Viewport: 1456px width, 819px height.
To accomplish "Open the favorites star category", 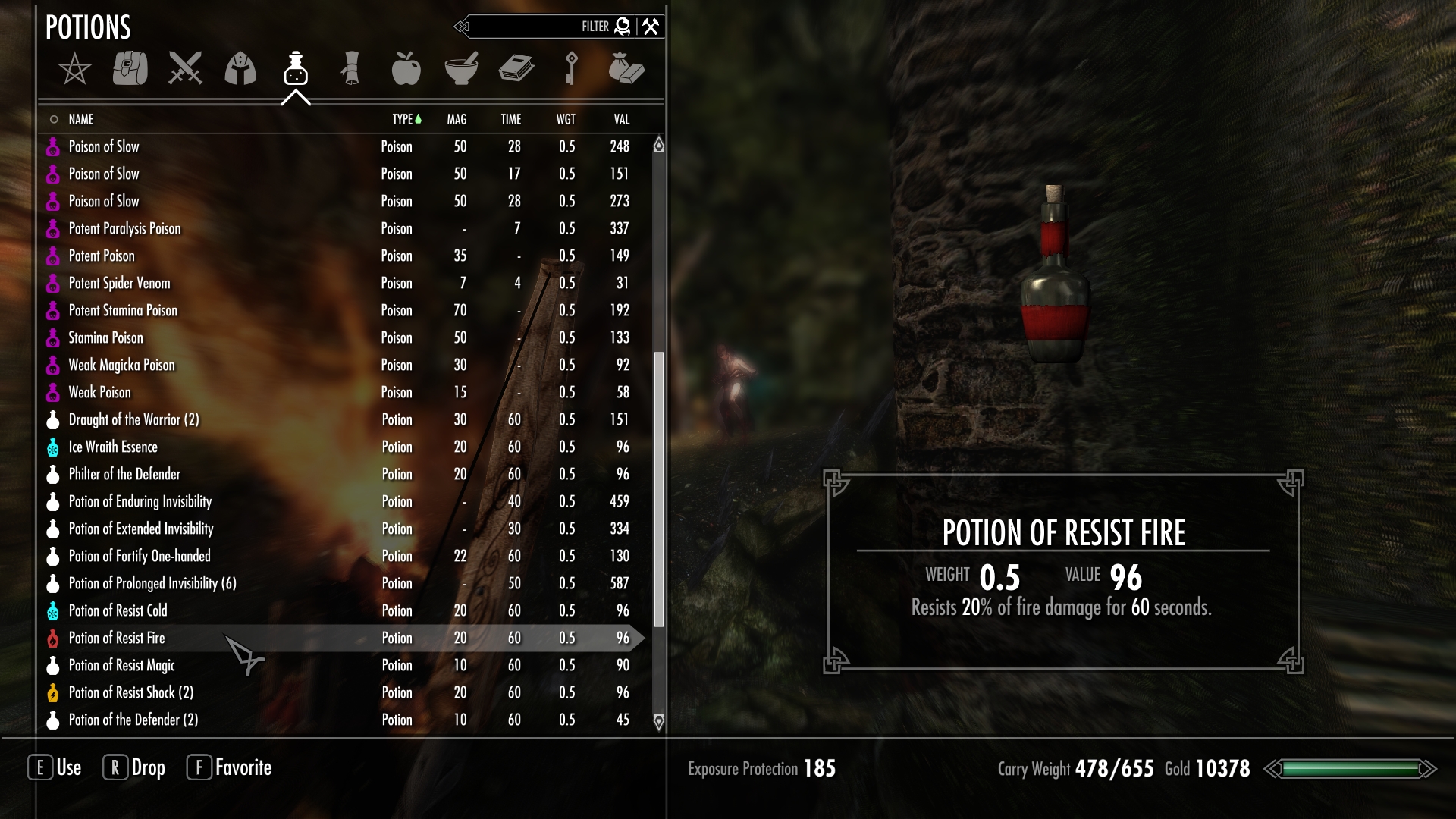I will tap(74, 69).
